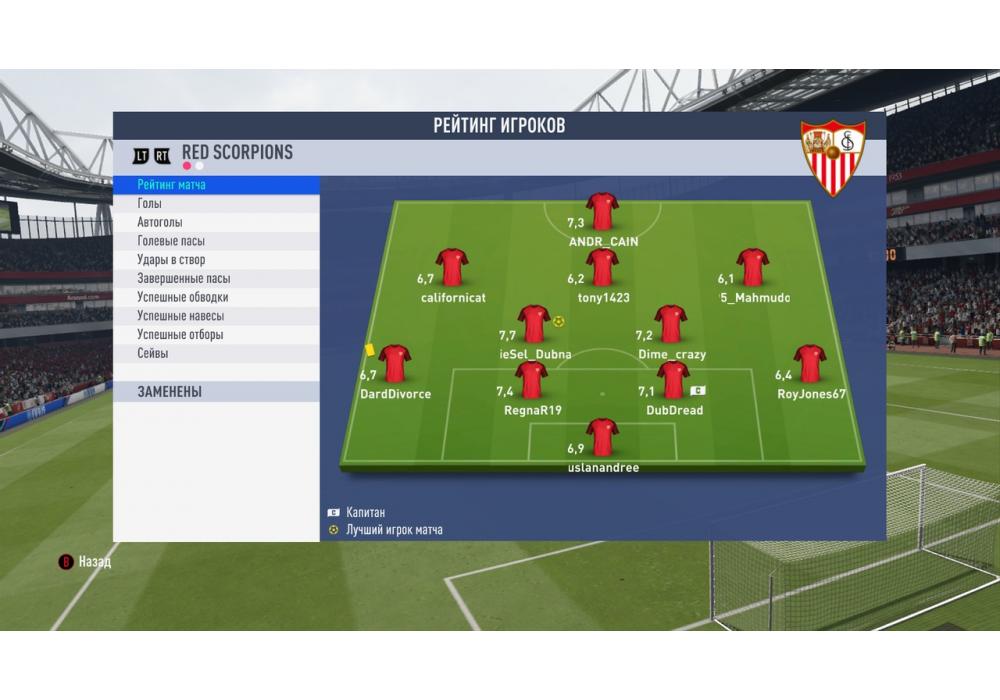Viewport: 1000px width, 700px height.
Task: Open the Автоголы stat entry
Action: tap(216, 222)
